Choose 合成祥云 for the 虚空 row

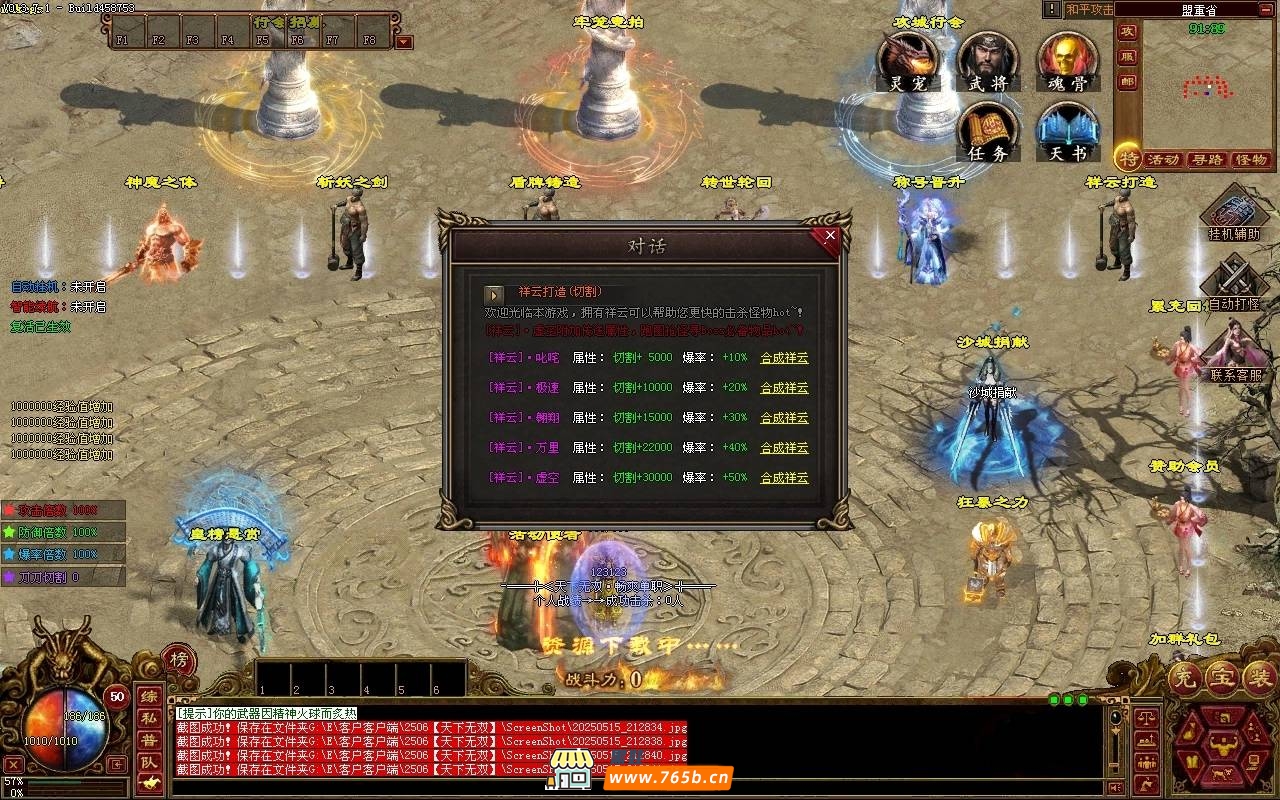(x=784, y=478)
